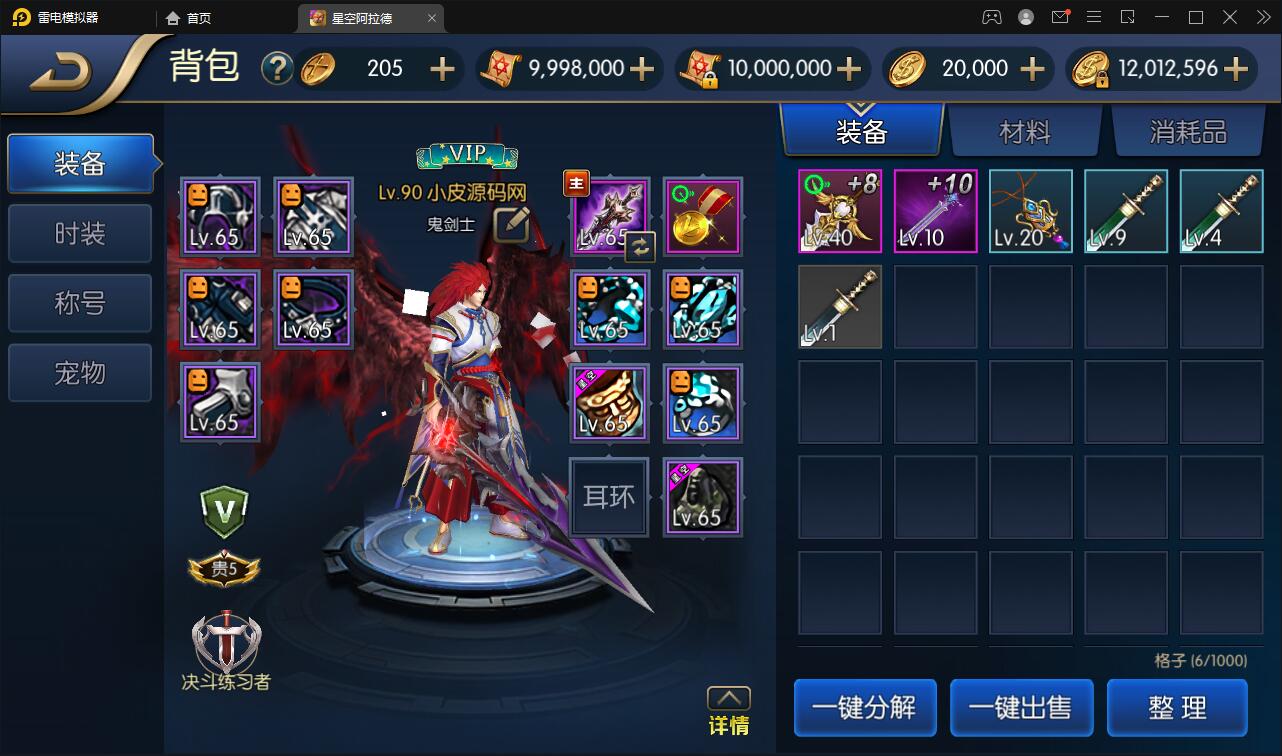Close the 星空阿拉德 emulator tab
The image size is (1282, 756).
(431, 18)
